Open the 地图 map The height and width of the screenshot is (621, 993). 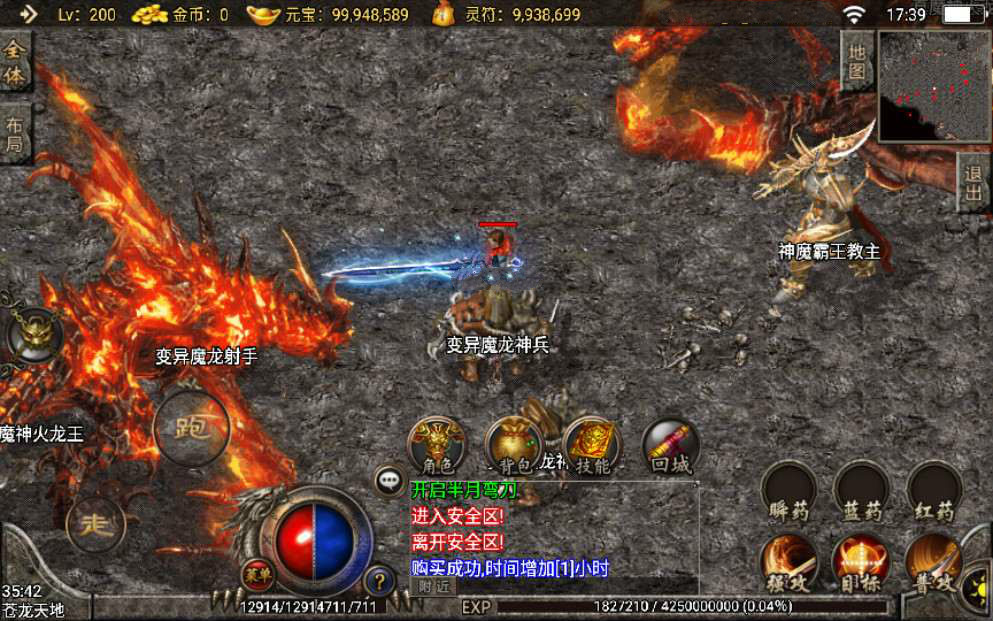[857, 61]
